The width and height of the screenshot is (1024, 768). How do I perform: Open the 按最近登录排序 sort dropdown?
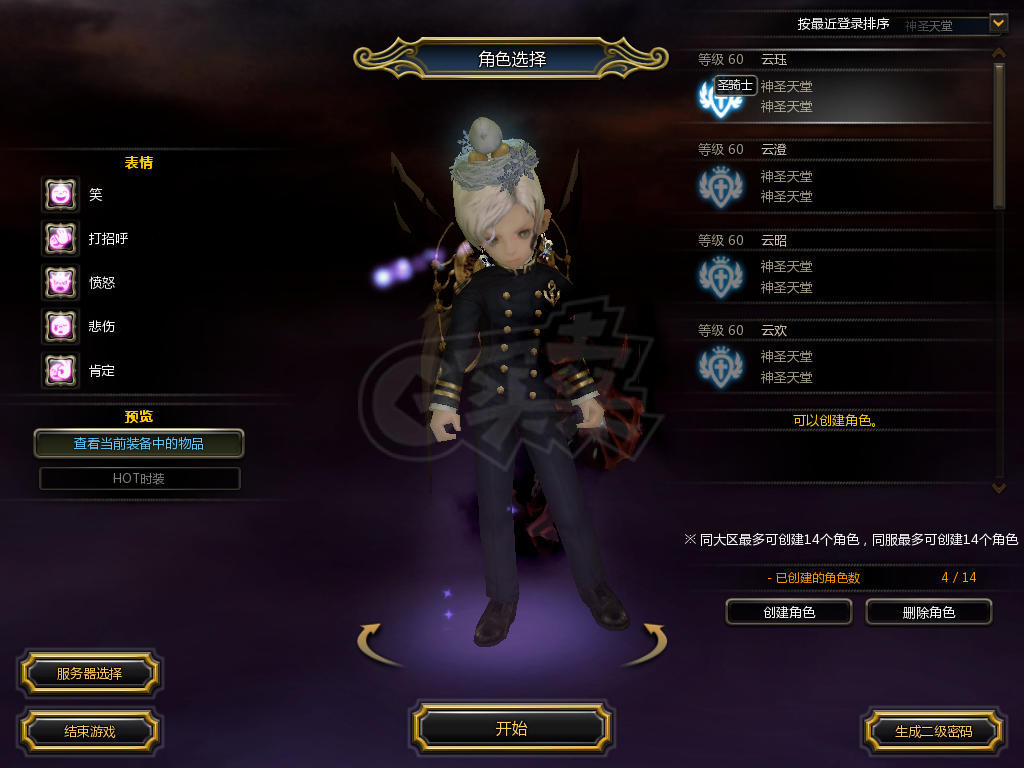(997, 23)
